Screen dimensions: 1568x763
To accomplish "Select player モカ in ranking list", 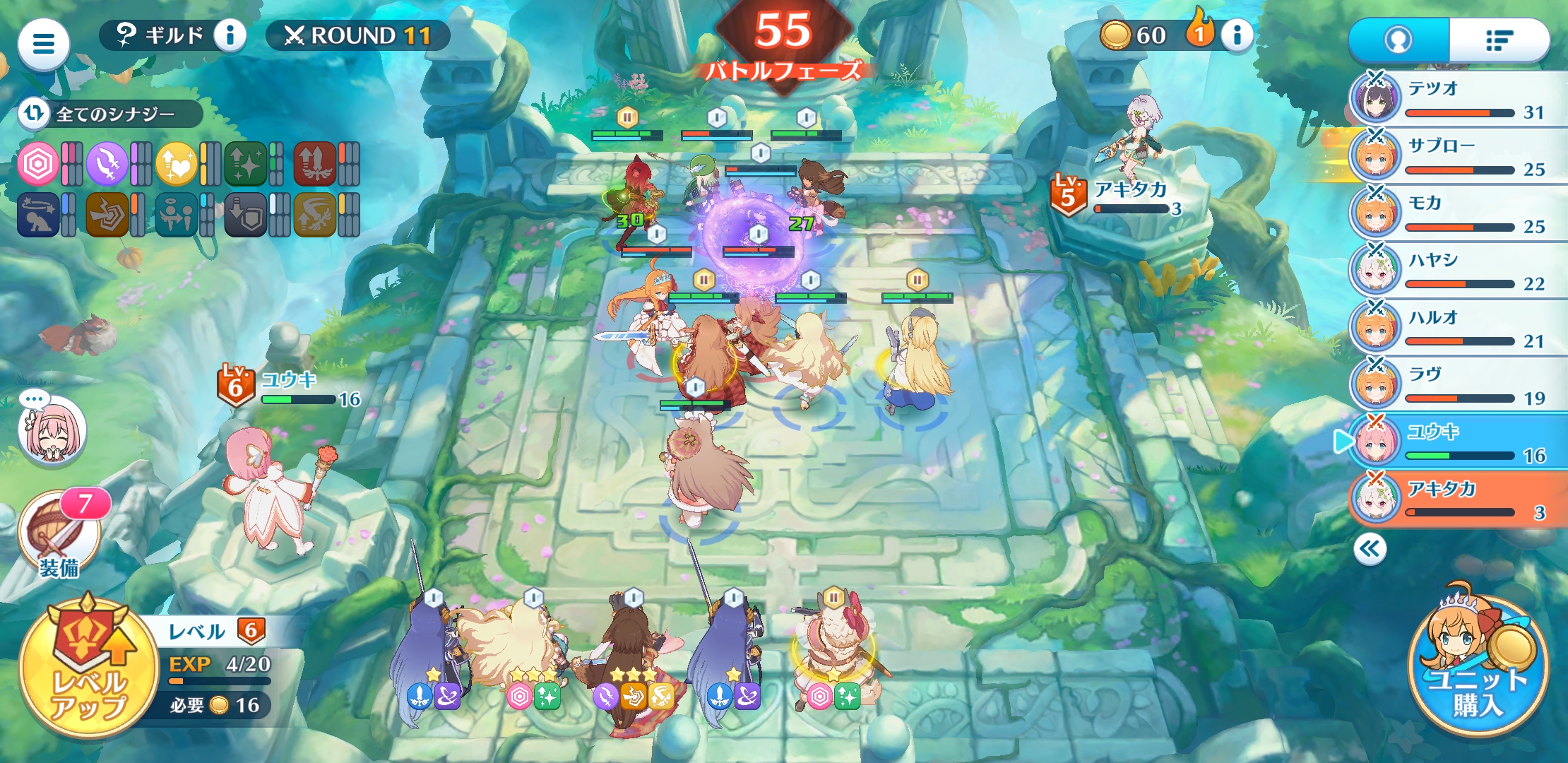I will coord(1458,213).
